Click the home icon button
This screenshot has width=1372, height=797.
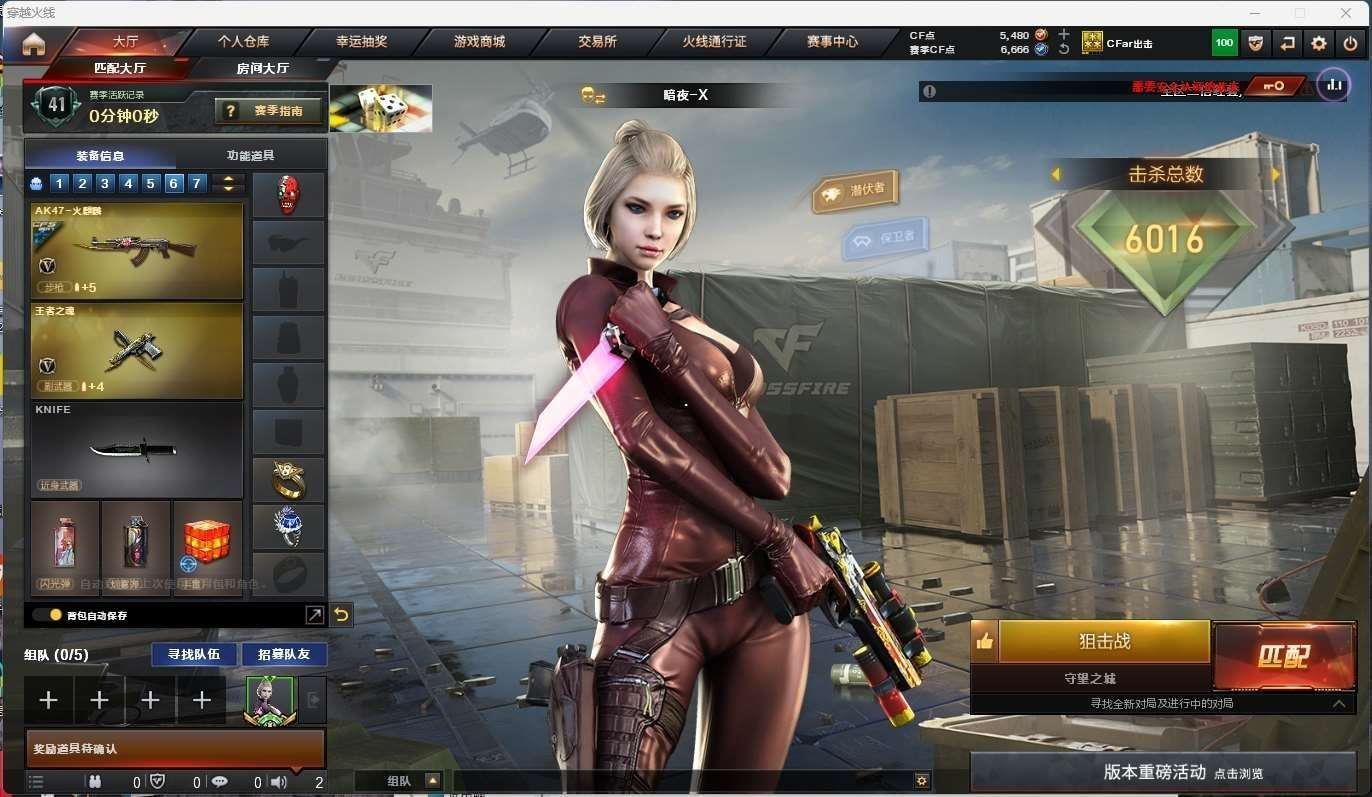tap(34, 44)
